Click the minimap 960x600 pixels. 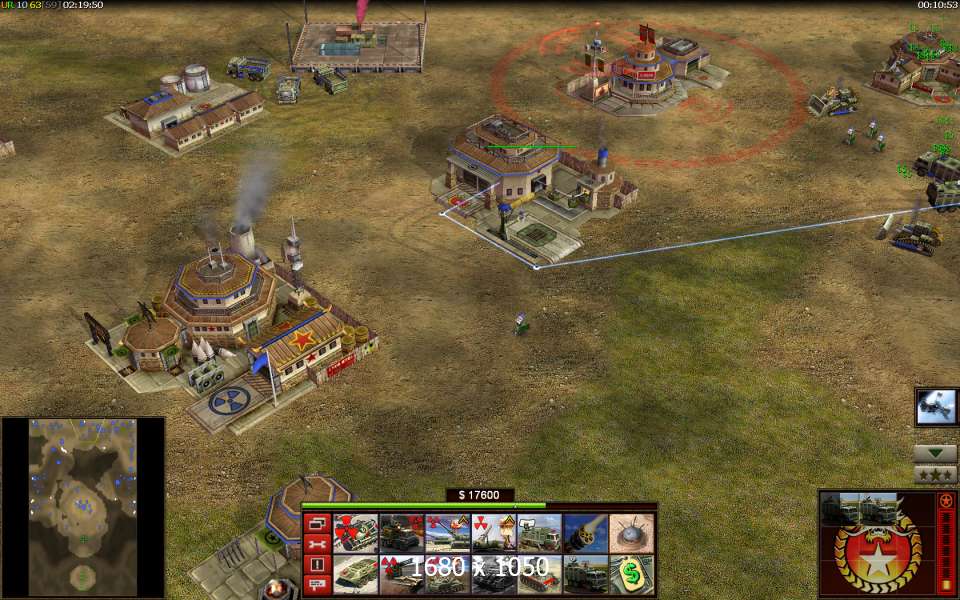(x=83, y=507)
